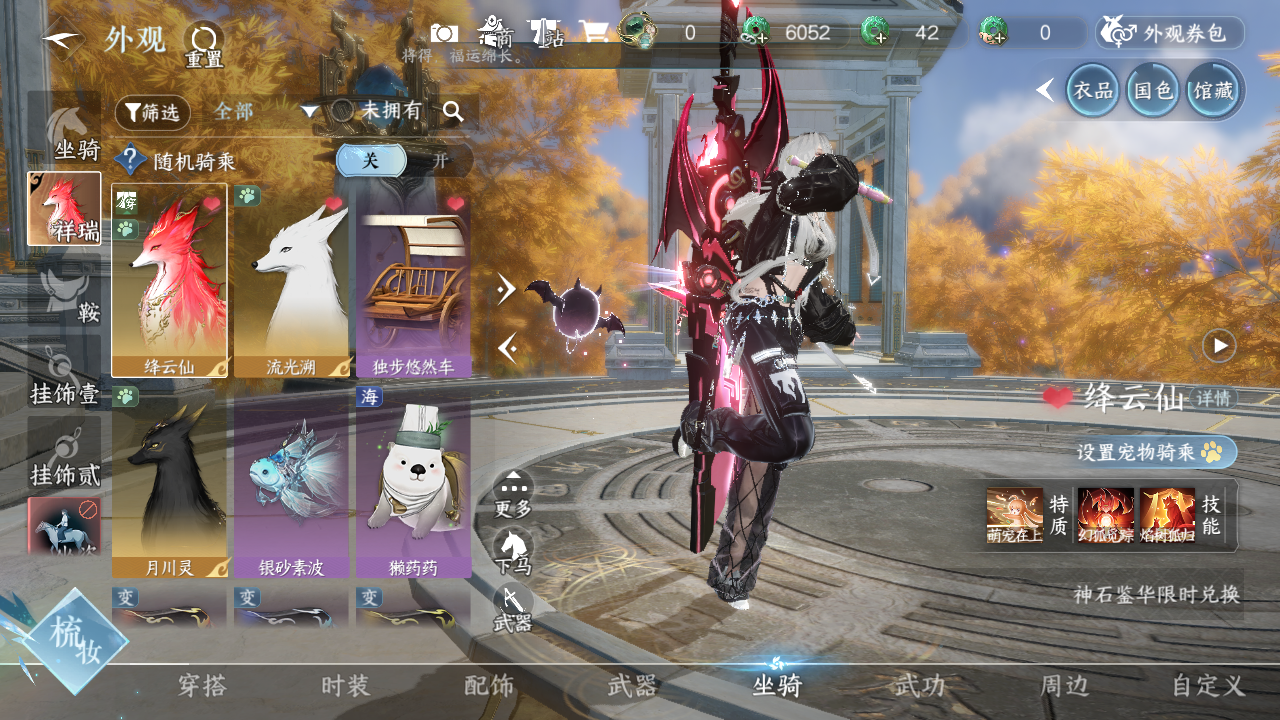
Task: Tick the 未拥有 filter option
Action: tap(343, 111)
